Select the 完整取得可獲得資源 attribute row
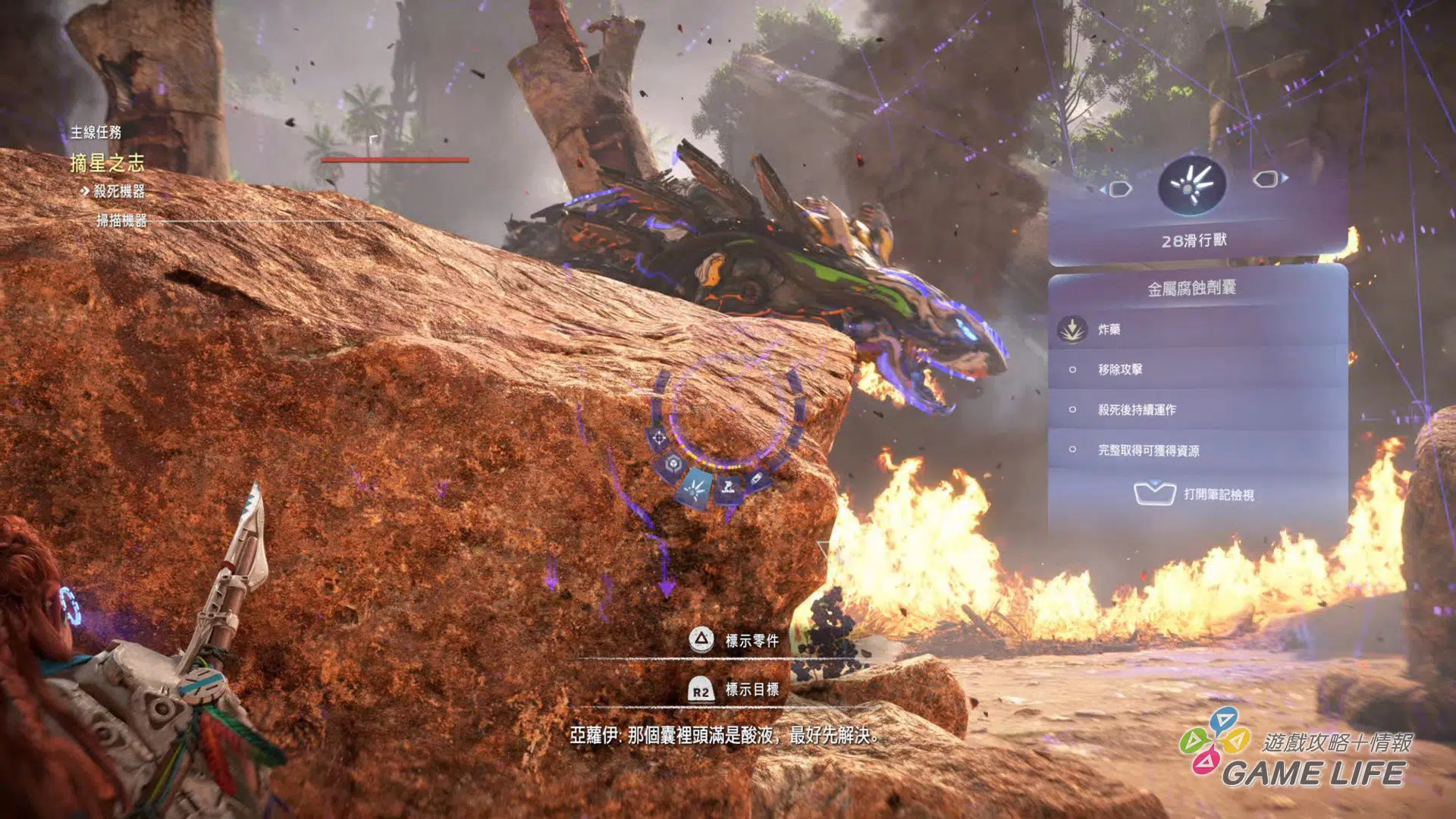 (1198, 450)
